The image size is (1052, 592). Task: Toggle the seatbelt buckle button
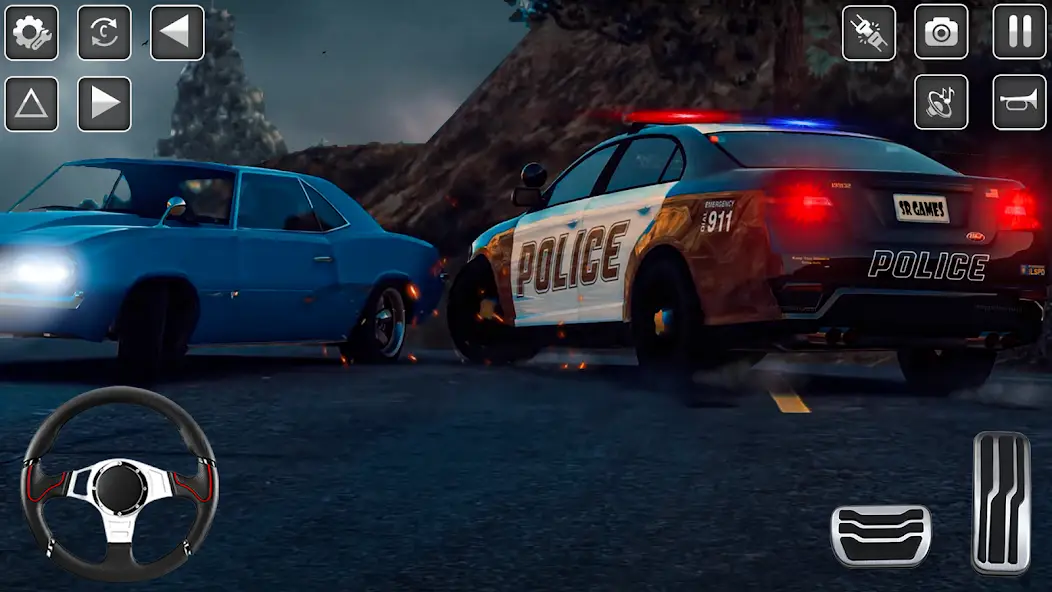click(x=868, y=33)
